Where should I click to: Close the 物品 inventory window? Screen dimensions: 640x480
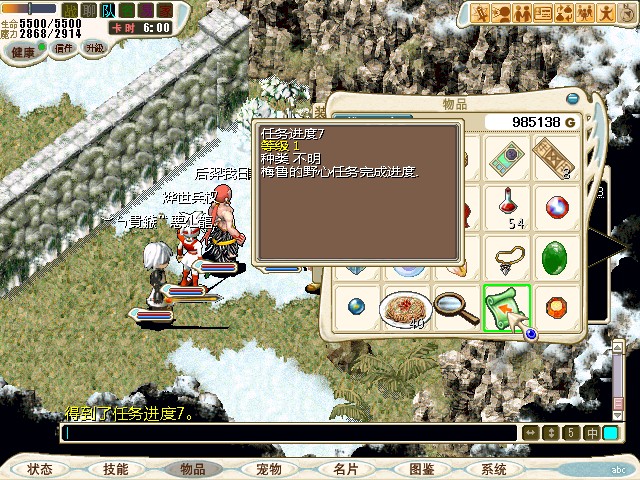click(x=573, y=99)
